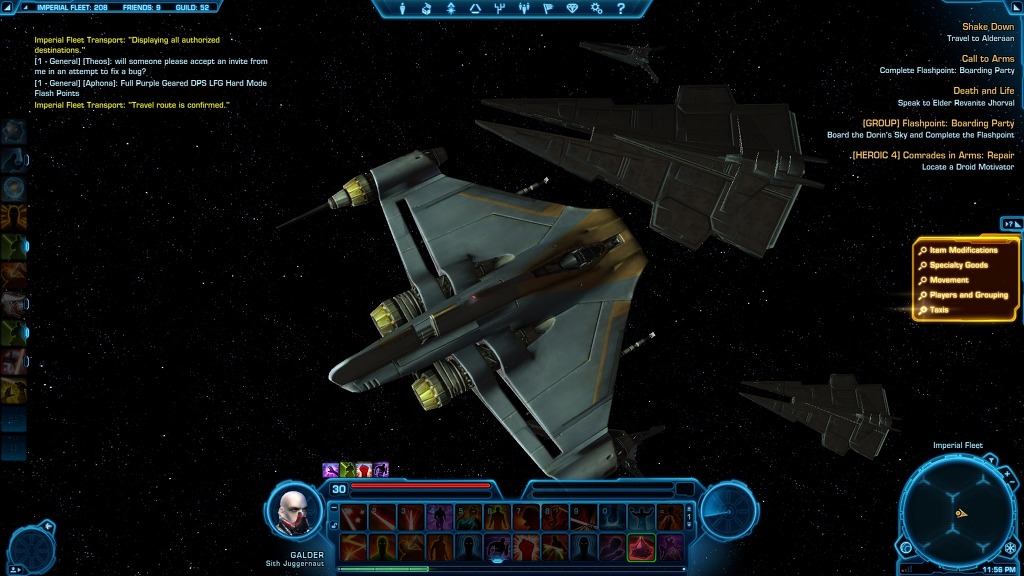Select the Shake Down quest tracker entry
This screenshot has width=1024, height=576.
pyautogui.click(x=987, y=27)
